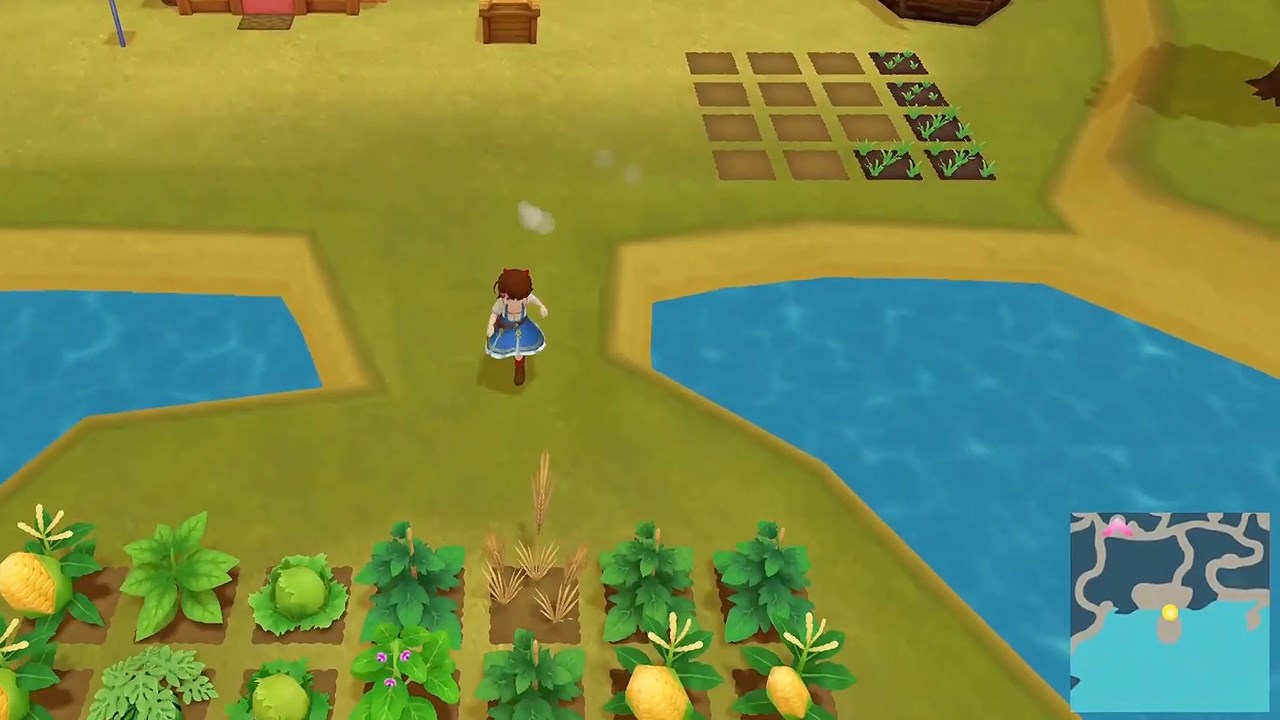Open the minimap in the lower-right corner
Screen dimensions: 1280x720
click(x=1170, y=610)
